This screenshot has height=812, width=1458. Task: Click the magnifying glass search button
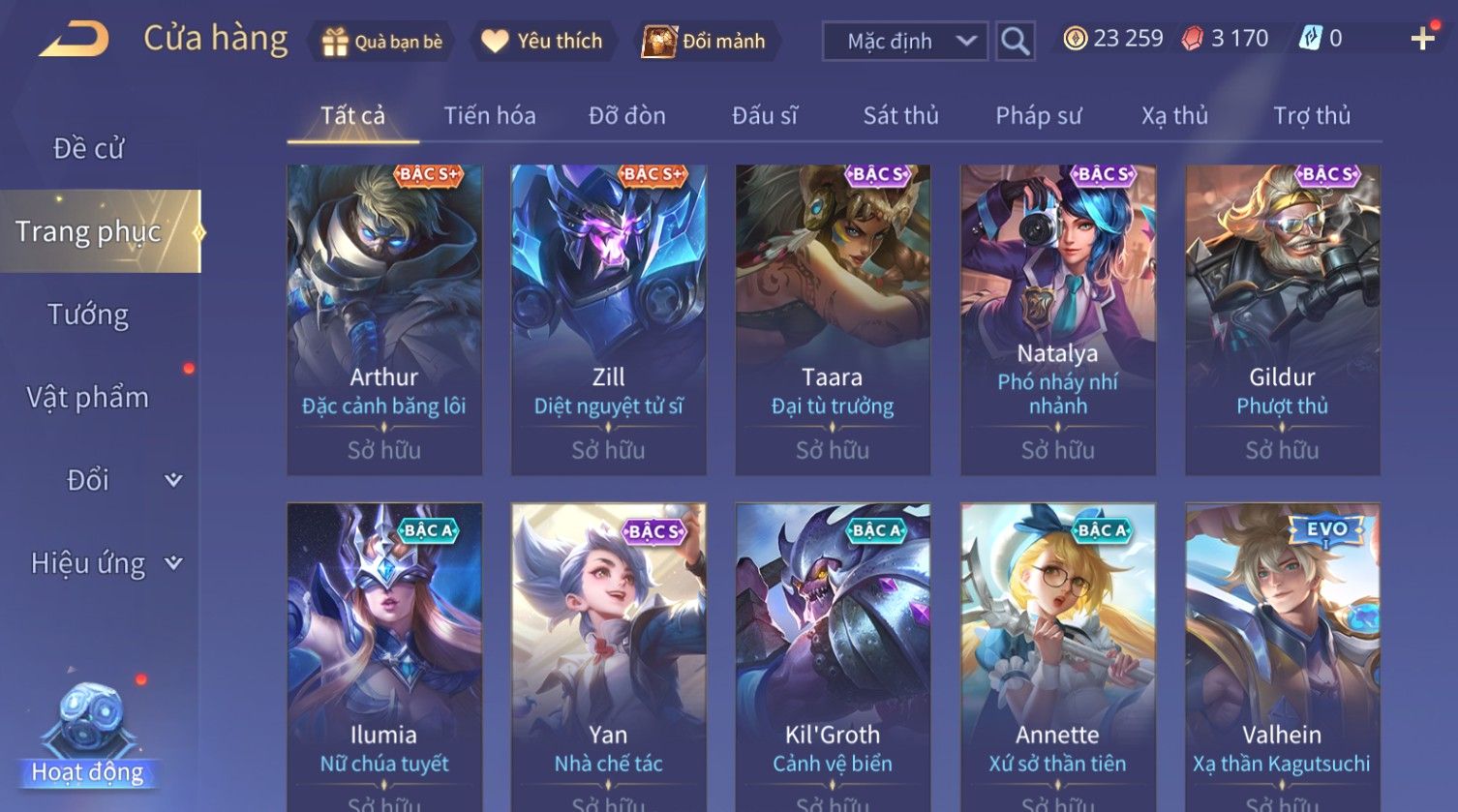pyautogui.click(x=1015, y=42)
